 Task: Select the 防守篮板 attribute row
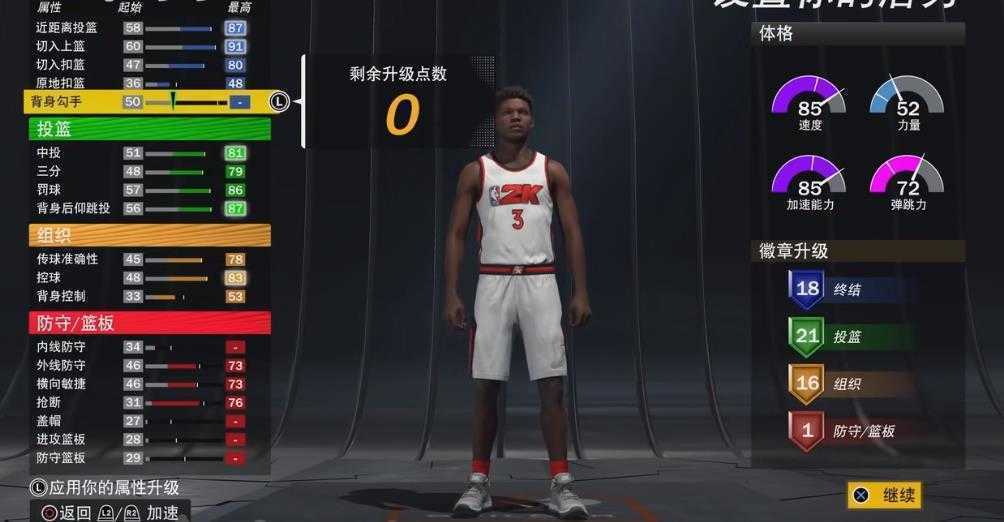point(140,457)
